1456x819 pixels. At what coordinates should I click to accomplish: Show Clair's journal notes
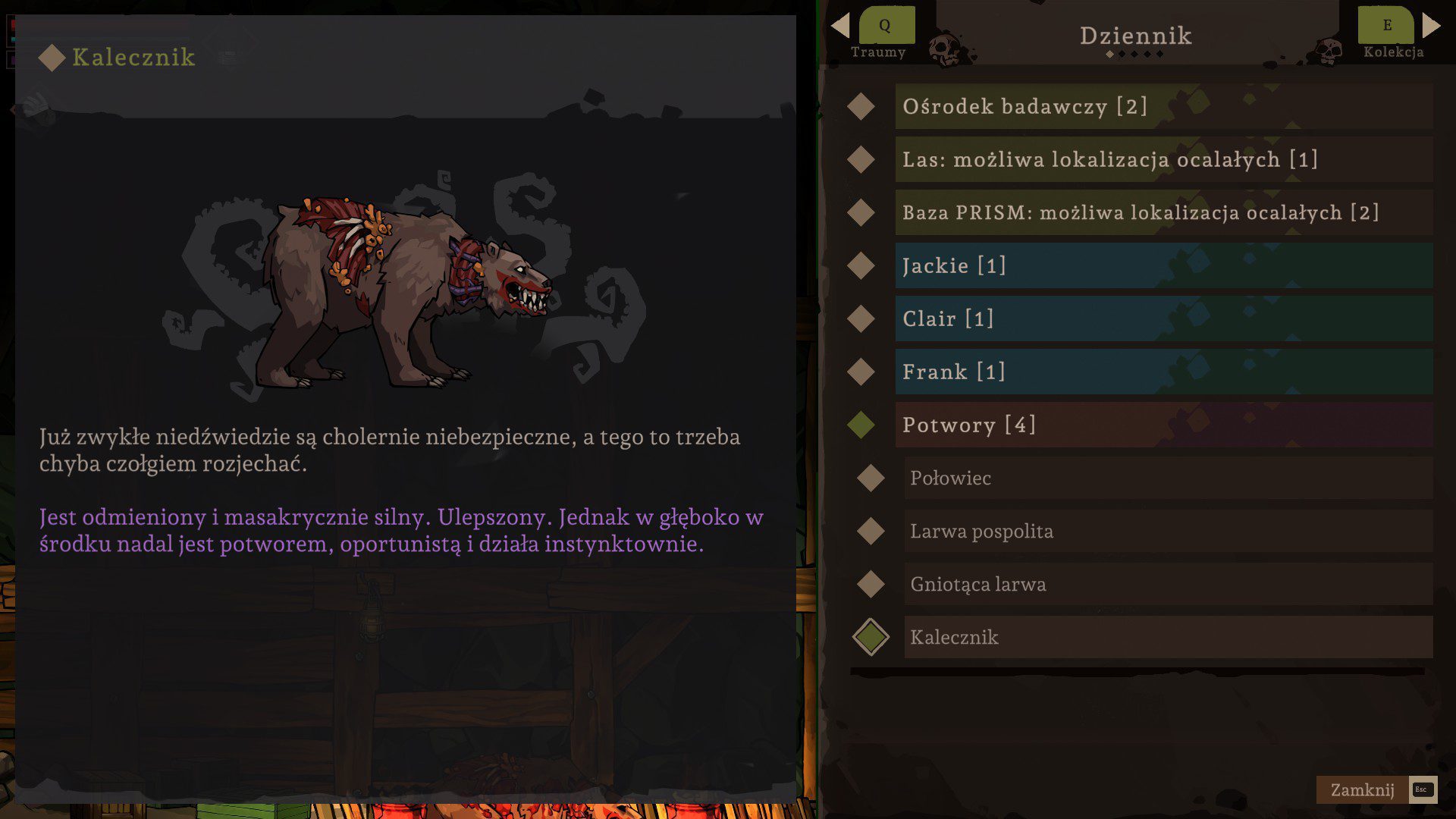[x=1163, y=318]
